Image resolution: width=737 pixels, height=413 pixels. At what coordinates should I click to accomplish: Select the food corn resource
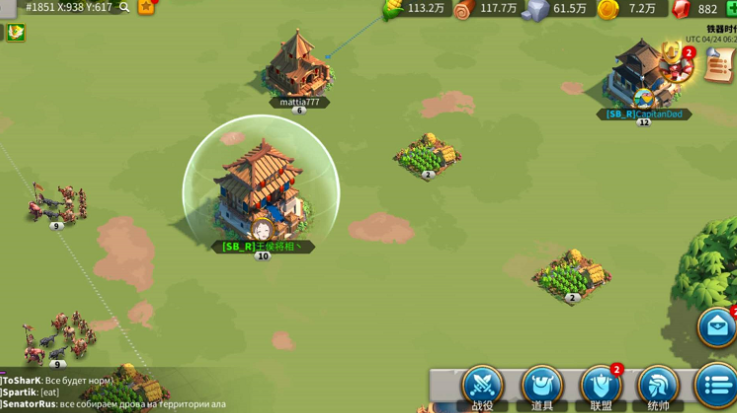click(392, 9)
